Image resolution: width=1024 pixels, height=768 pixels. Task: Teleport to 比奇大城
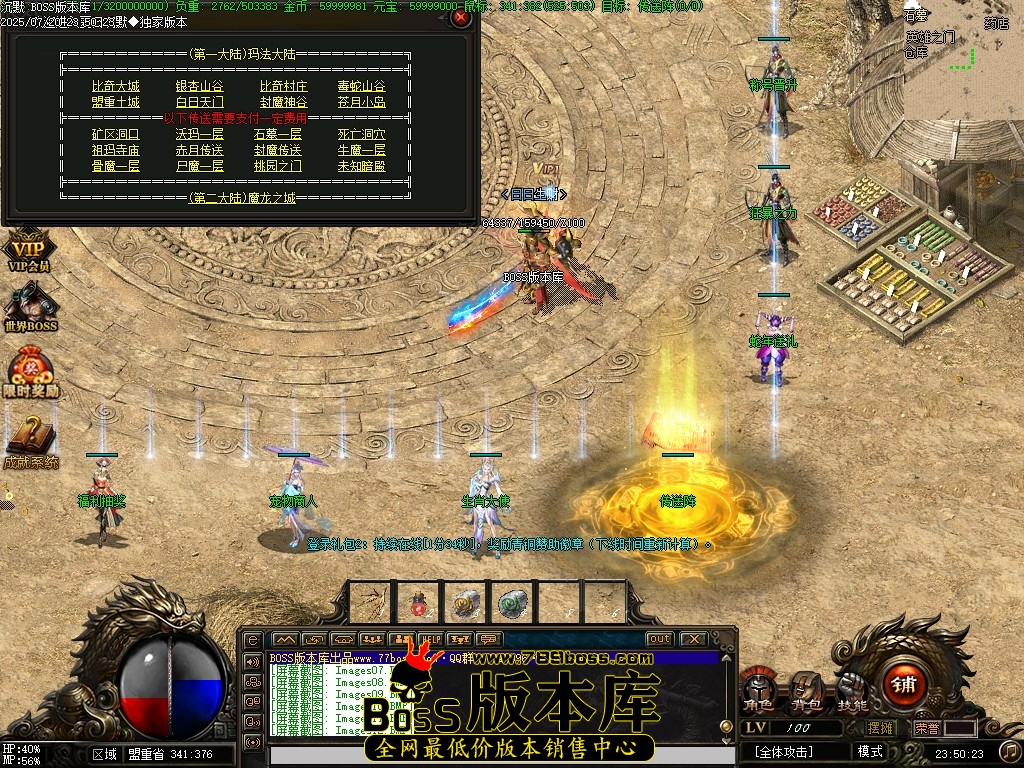click(x=115, y=87)
